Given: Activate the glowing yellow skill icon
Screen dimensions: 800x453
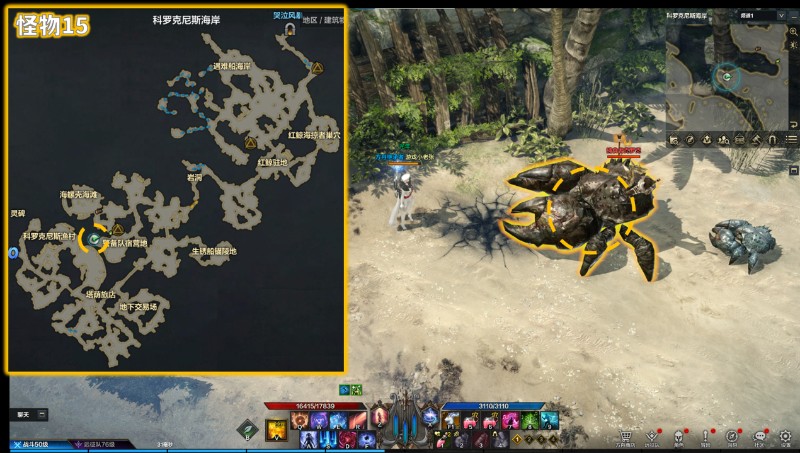Looking at the screenshot, I should (x=275, y=431).
